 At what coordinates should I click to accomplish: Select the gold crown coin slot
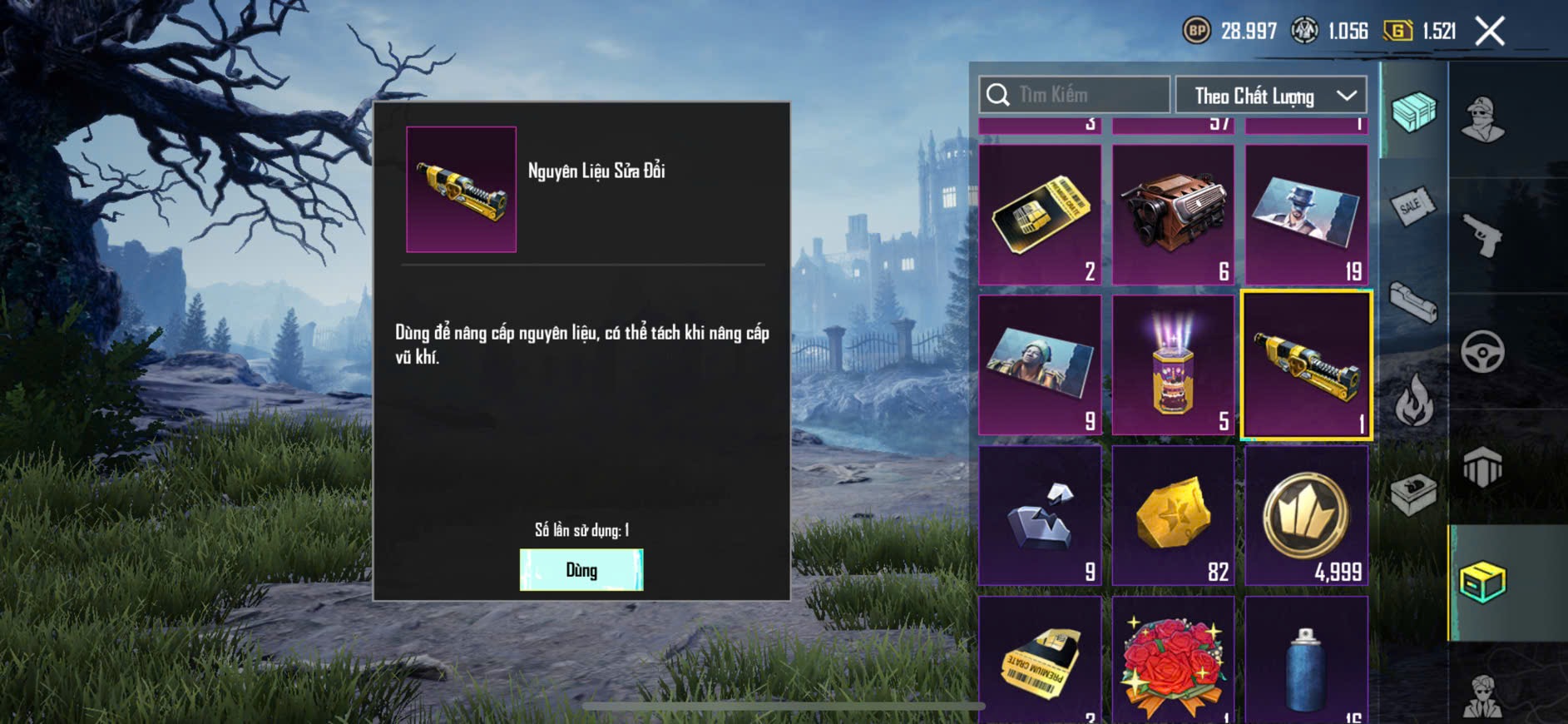(x=1306, y=515)
